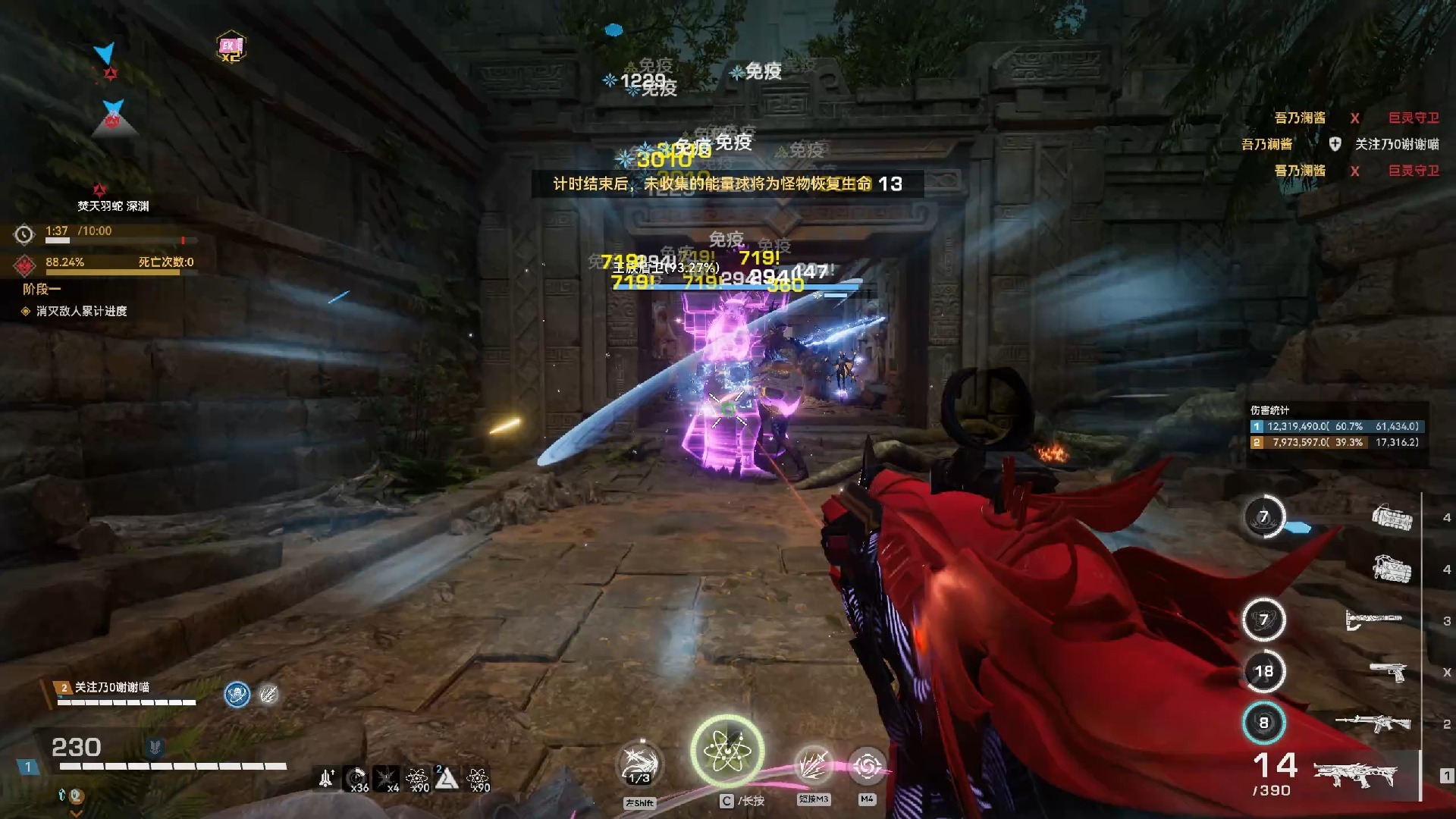Viewport: 1456px width, 819px height.
Task: Click the cyan-ringed cooldown icon showing 8
Action: pyautogui.click(x=1263, y=723)
